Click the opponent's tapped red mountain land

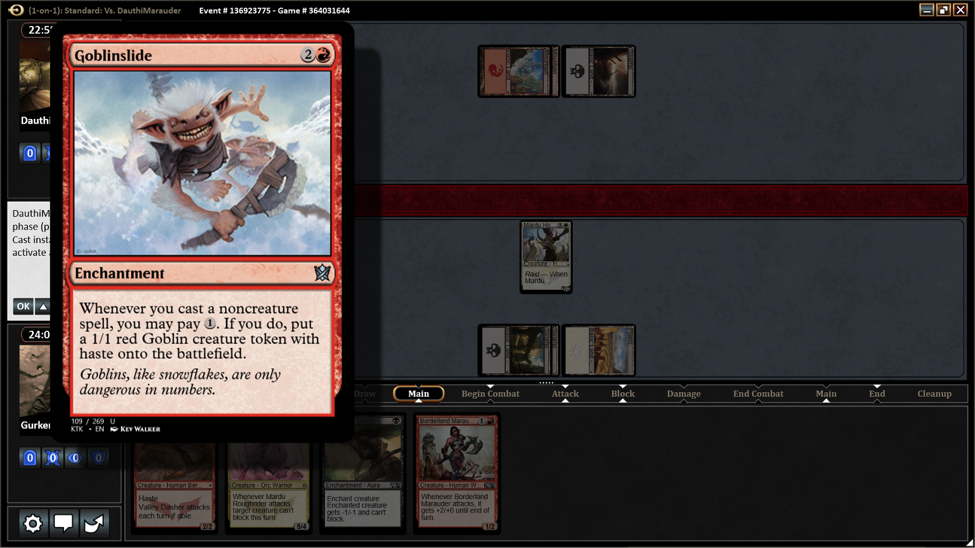[518, 71]
